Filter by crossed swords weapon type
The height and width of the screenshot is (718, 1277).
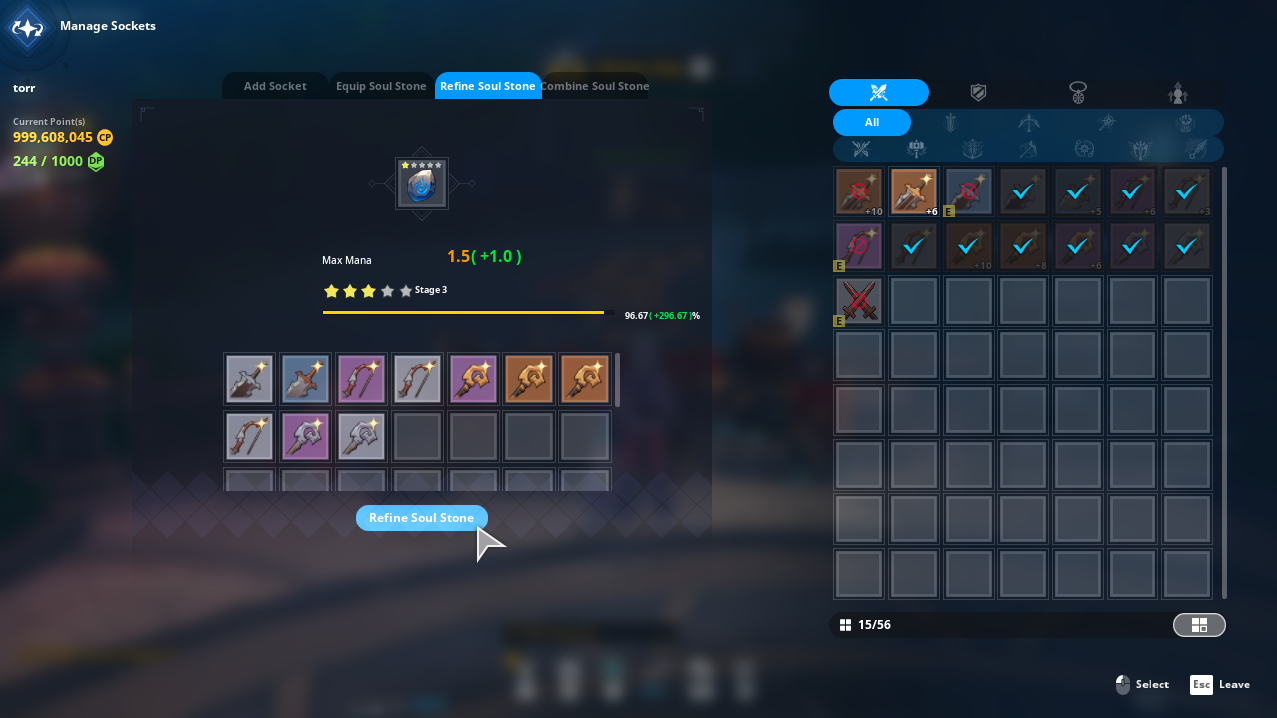point(861,150)
